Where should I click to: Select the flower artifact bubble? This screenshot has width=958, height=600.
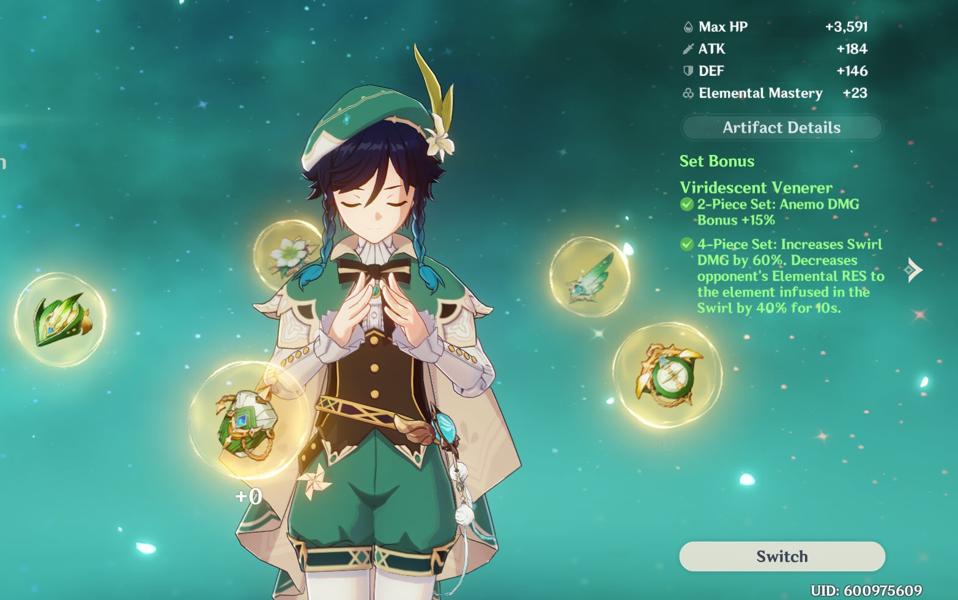[288, 254]
